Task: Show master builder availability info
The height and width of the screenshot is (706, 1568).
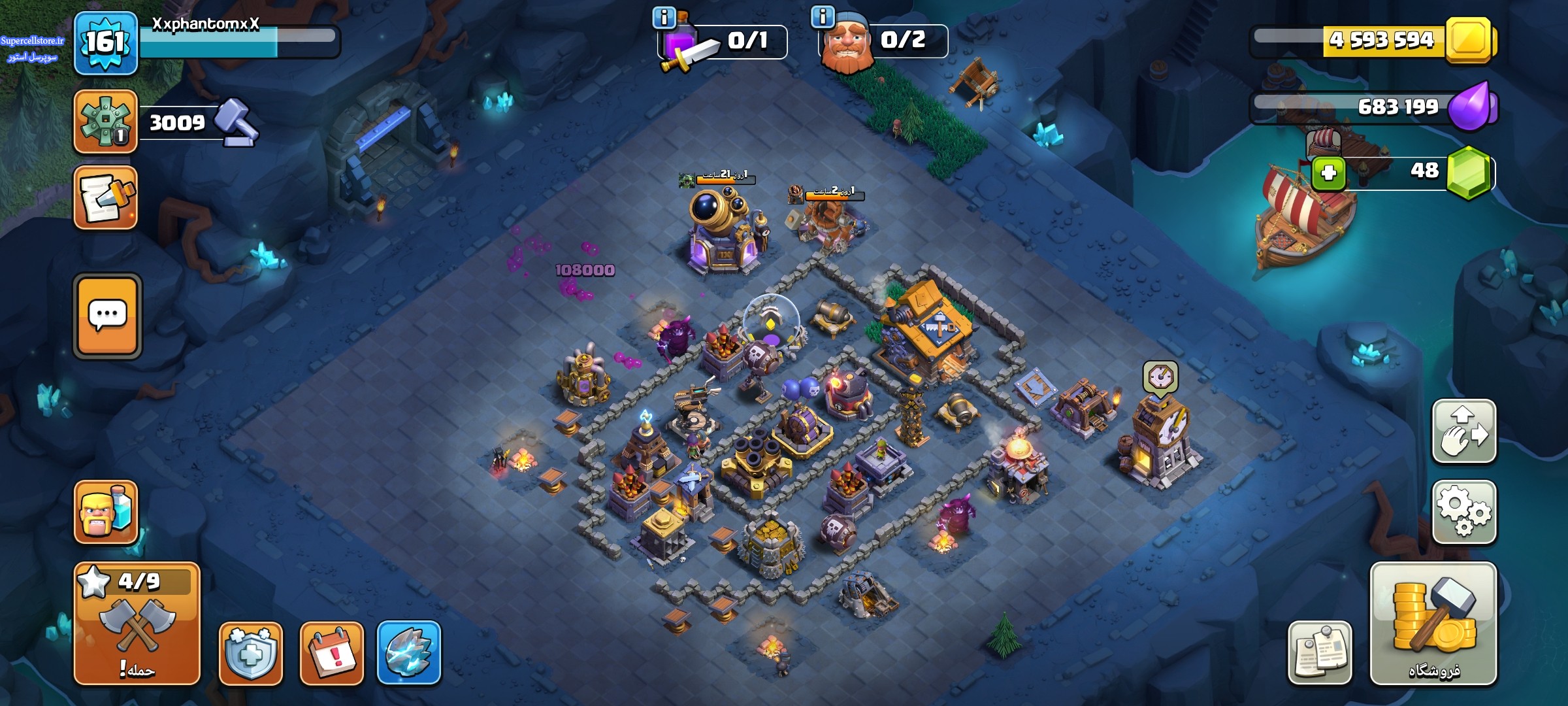Action: tap(823, 16)
